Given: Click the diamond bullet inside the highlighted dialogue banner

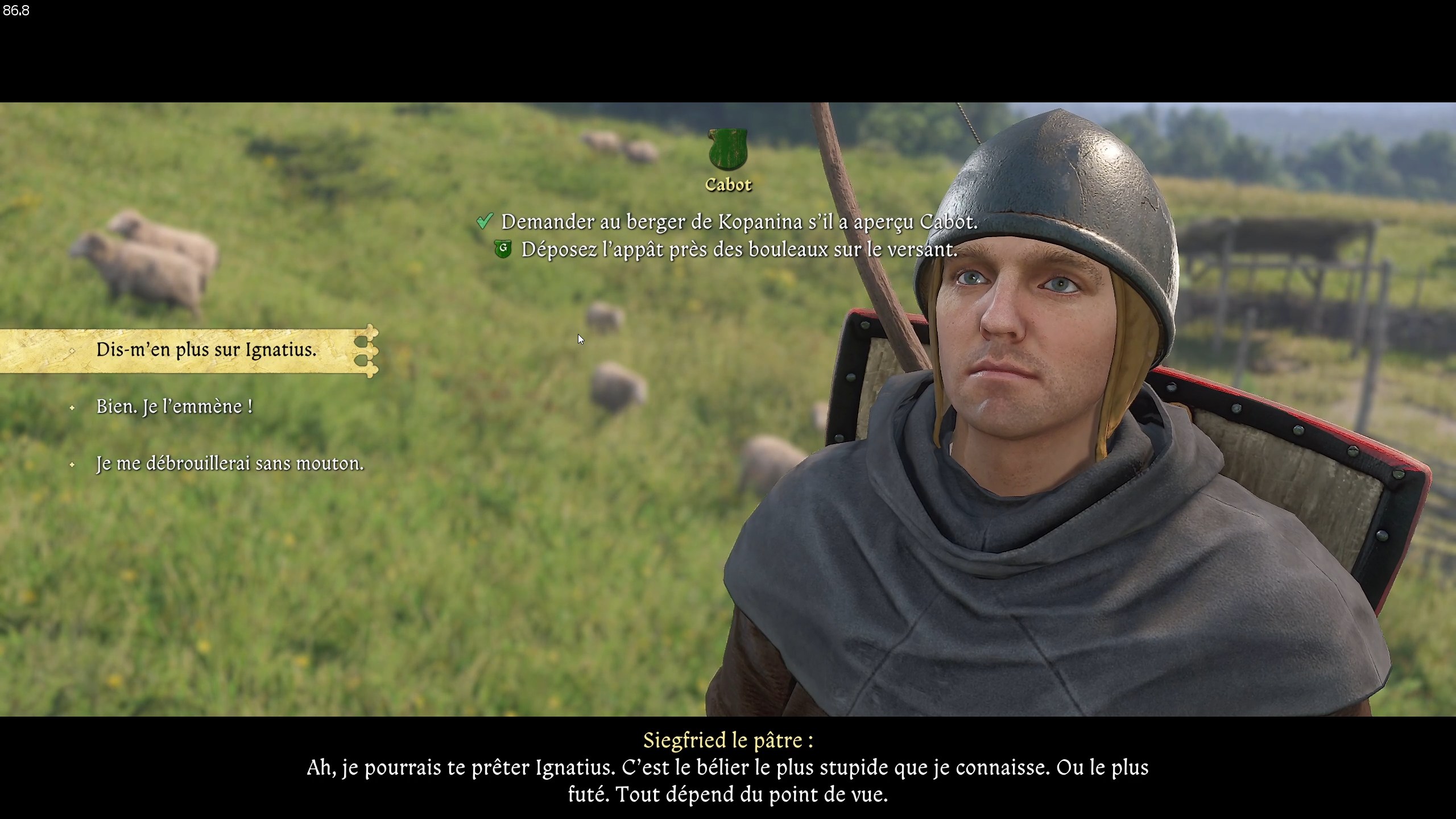Looking at the screenshot, I should coord(73,350).
